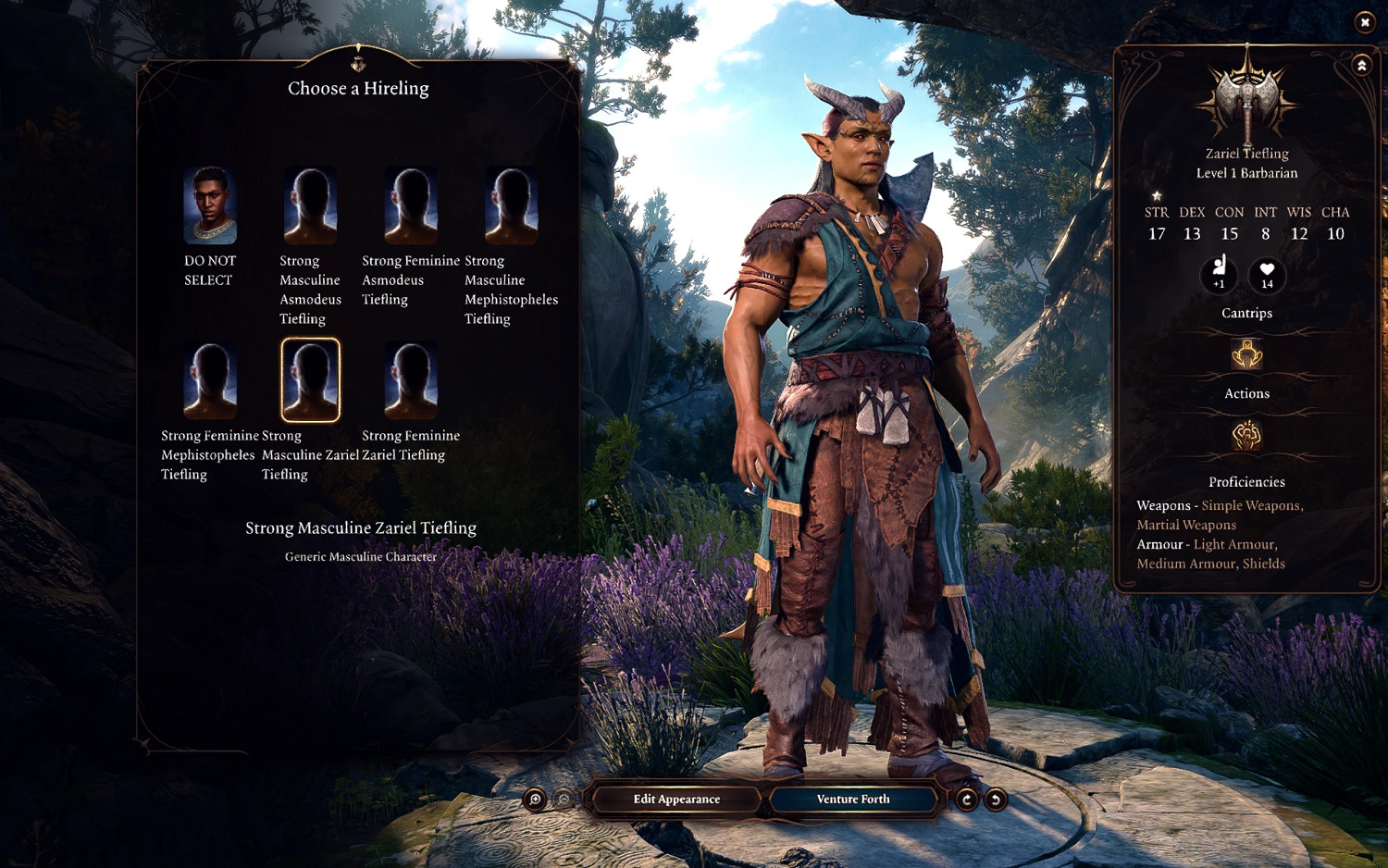Pick the Strong Feminine Asmodeus Tiefling portrait
The width and height of the screenshot is (1388, 868).
click(411, 205)
